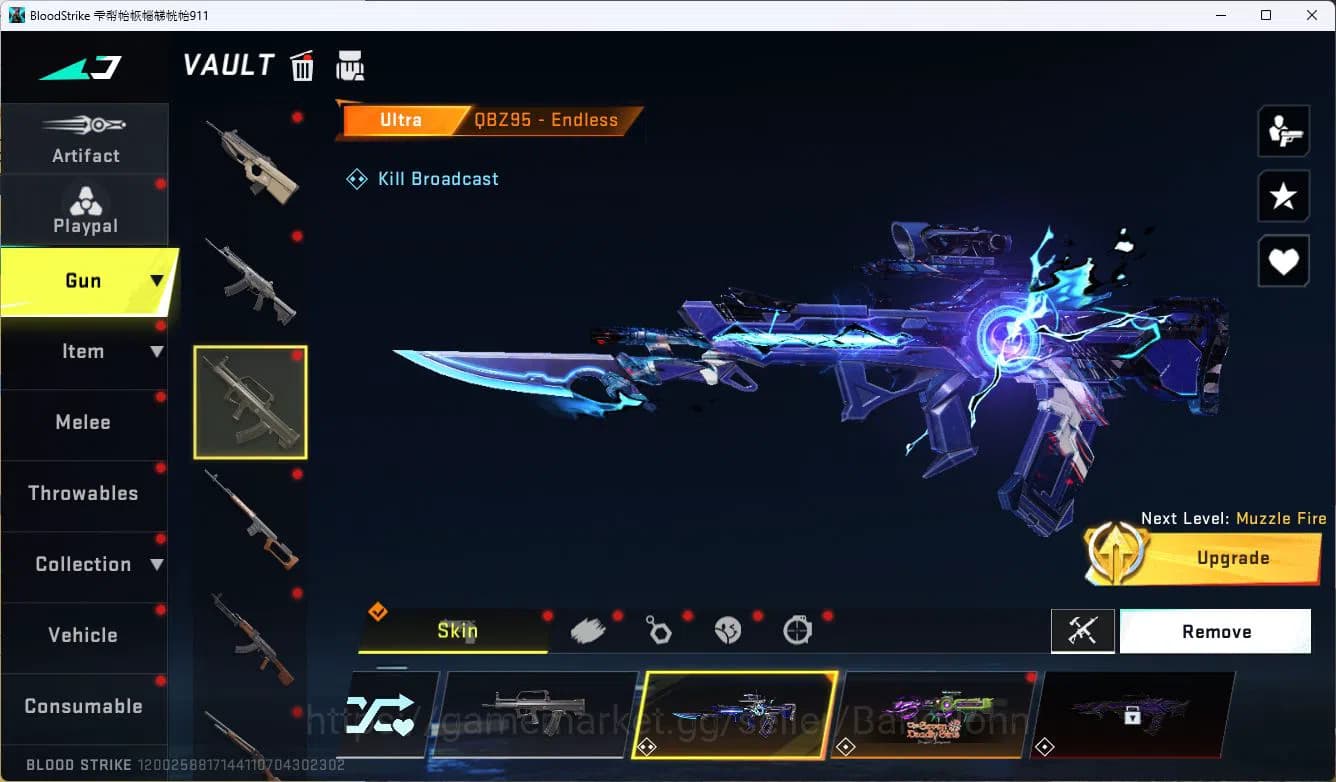Open the Throwables category
Viewport: 1336px width, 782px height.
pyautogui.click(x=83, y=493)
